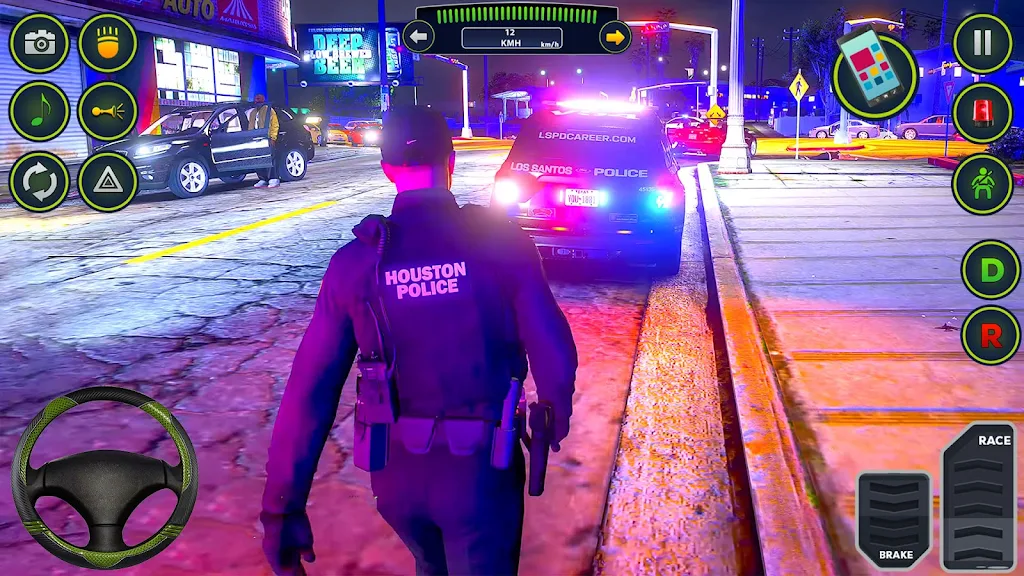Step on the RACE pedal
This screenshot has height=576, width=1024.
click(978, 496)
